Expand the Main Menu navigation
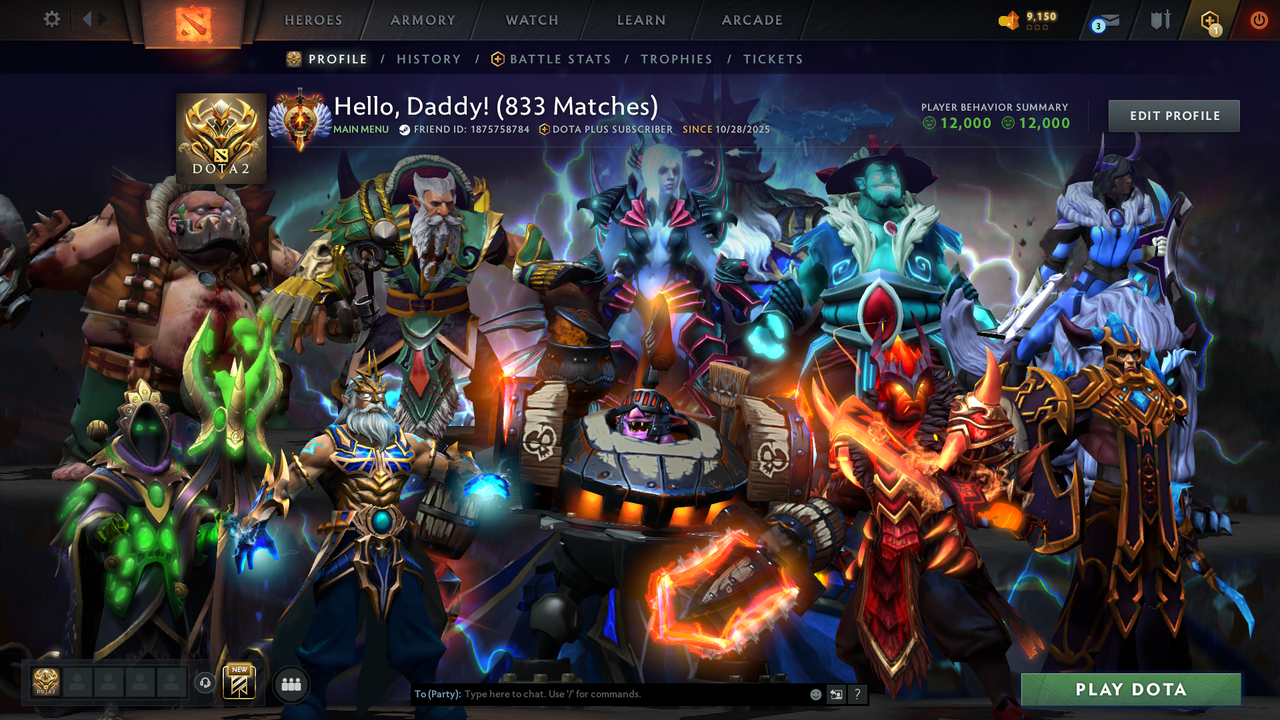Image resolution: width=1280 pixels, height=720 pixels. point(360,129)
